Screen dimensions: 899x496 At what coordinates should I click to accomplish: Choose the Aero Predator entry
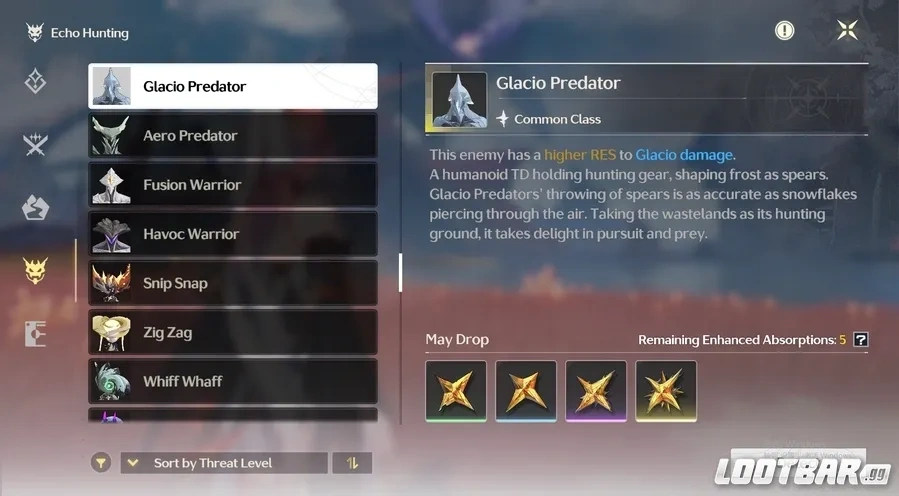click(233, 135)
